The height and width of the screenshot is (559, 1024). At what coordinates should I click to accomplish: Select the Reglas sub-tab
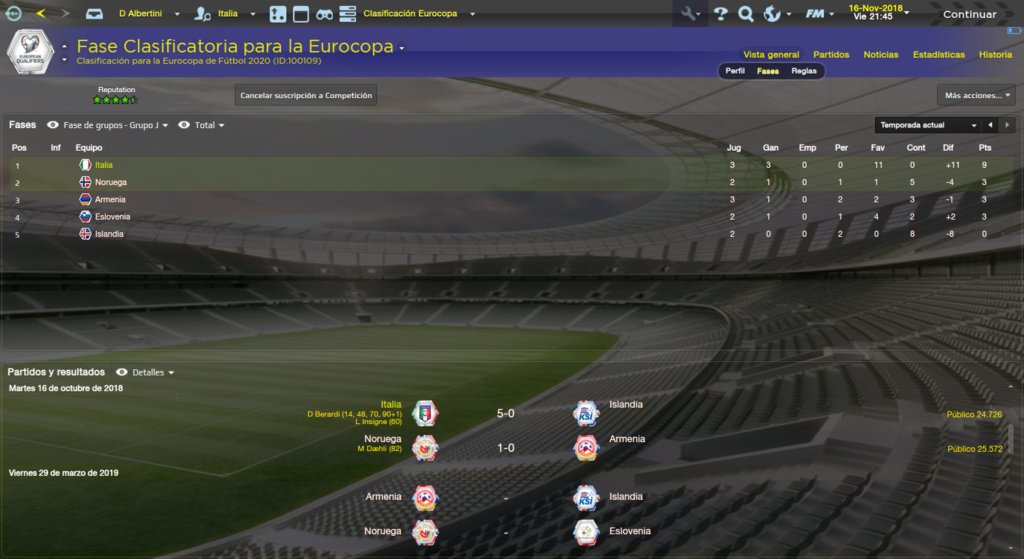pyautogui.click(x=804, y=71)
